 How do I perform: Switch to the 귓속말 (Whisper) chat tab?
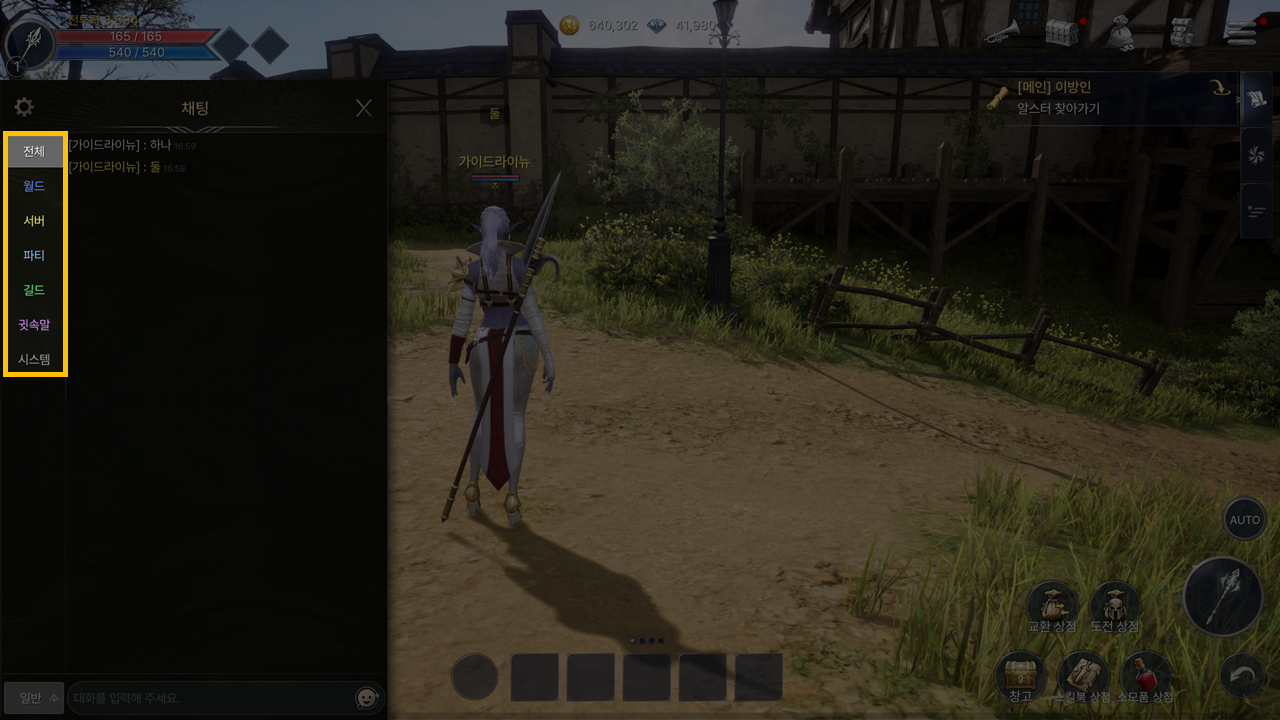click(x=35, y=325)
